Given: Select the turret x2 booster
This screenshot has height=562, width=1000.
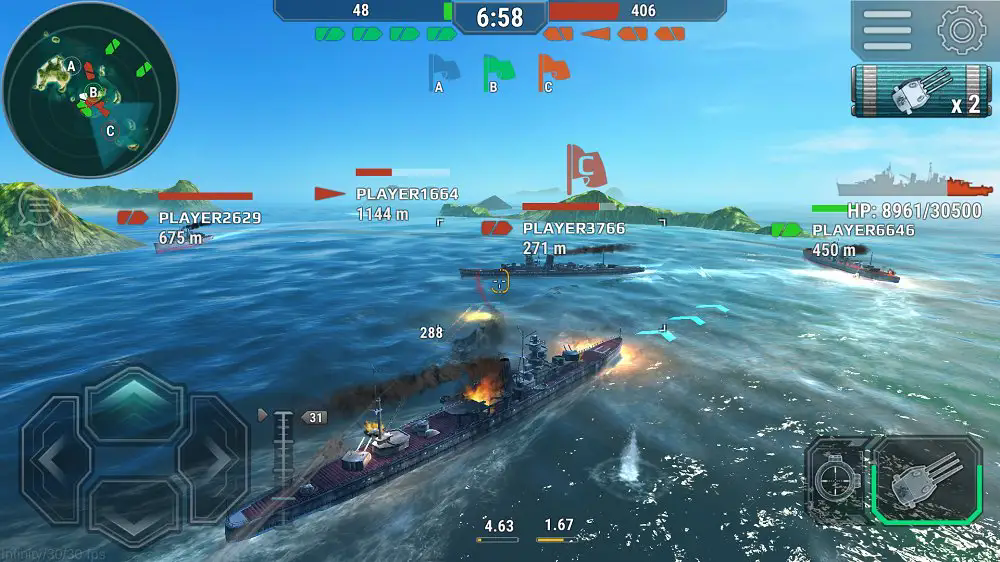Looking at the screenshot, I should coord(919,92).
